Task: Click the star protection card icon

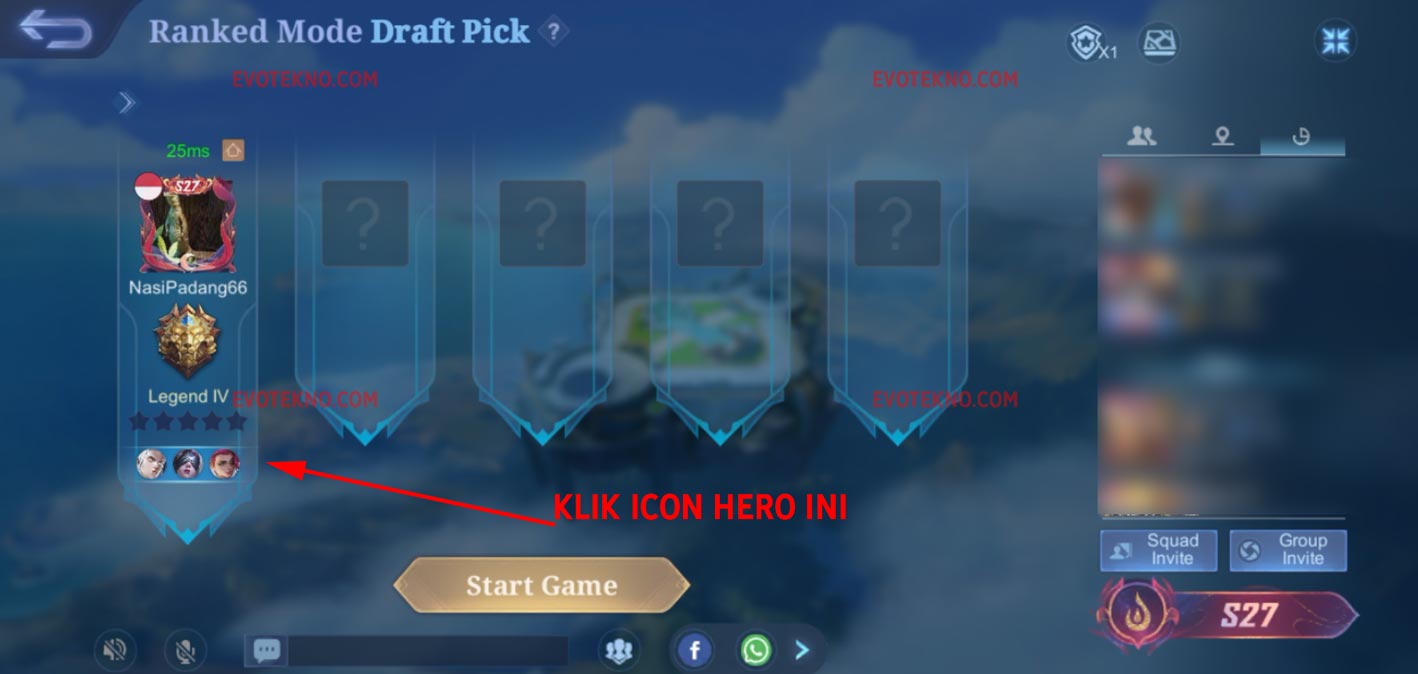Action: [1088, 44]
